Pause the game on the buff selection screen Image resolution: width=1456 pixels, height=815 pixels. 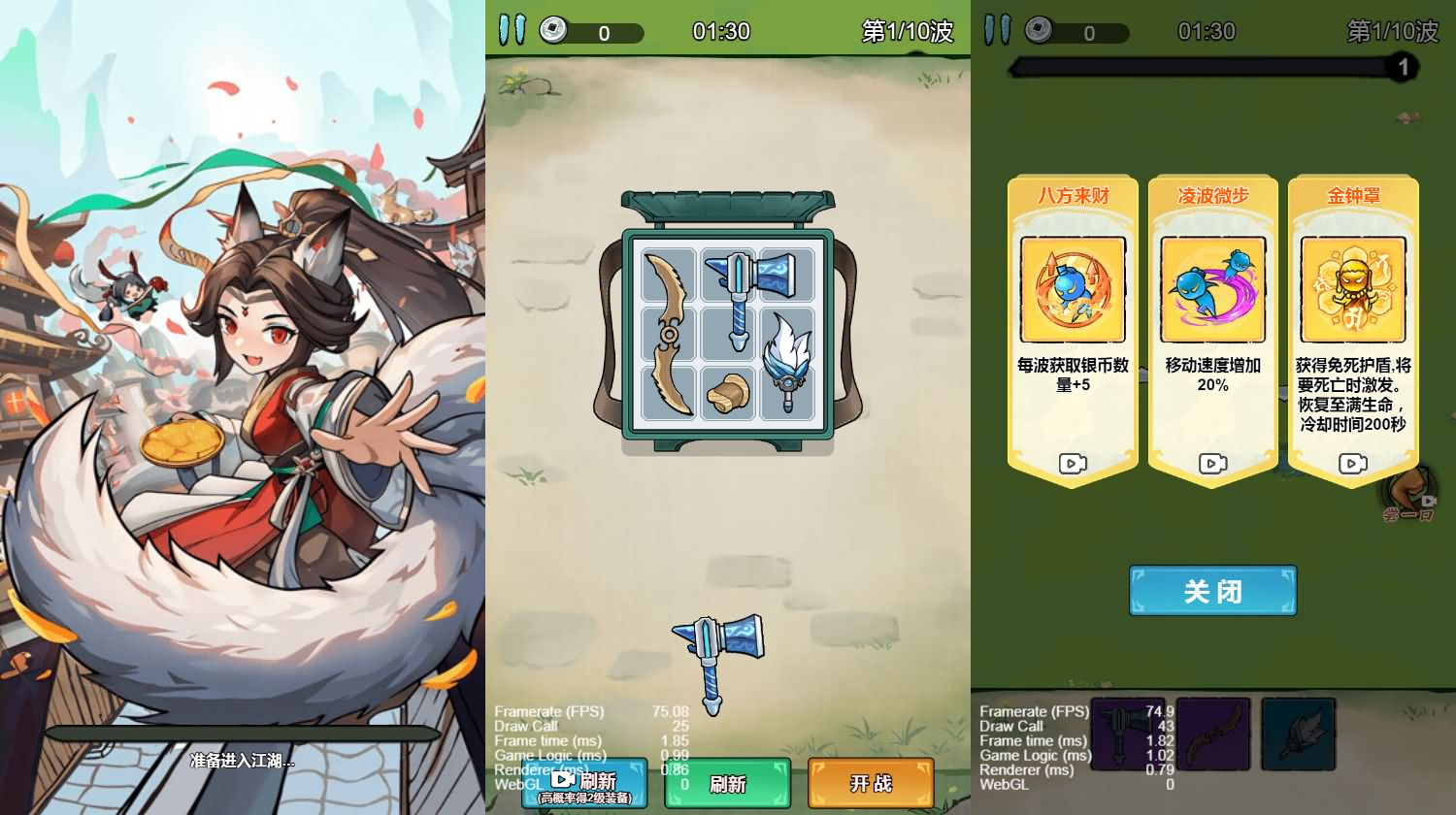pos(996,30)
